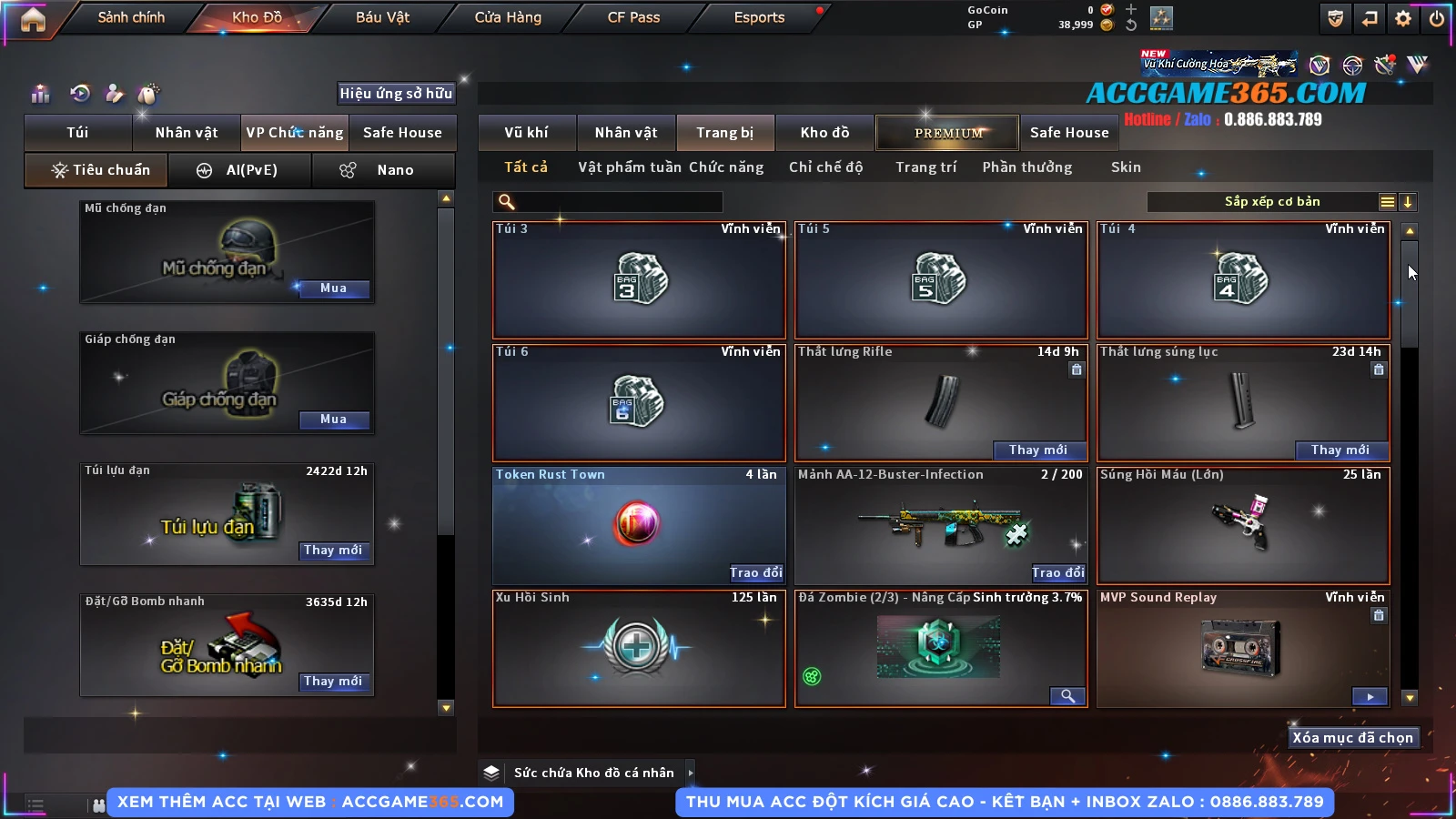Open the Esports tab

click(x=759, y=17)
